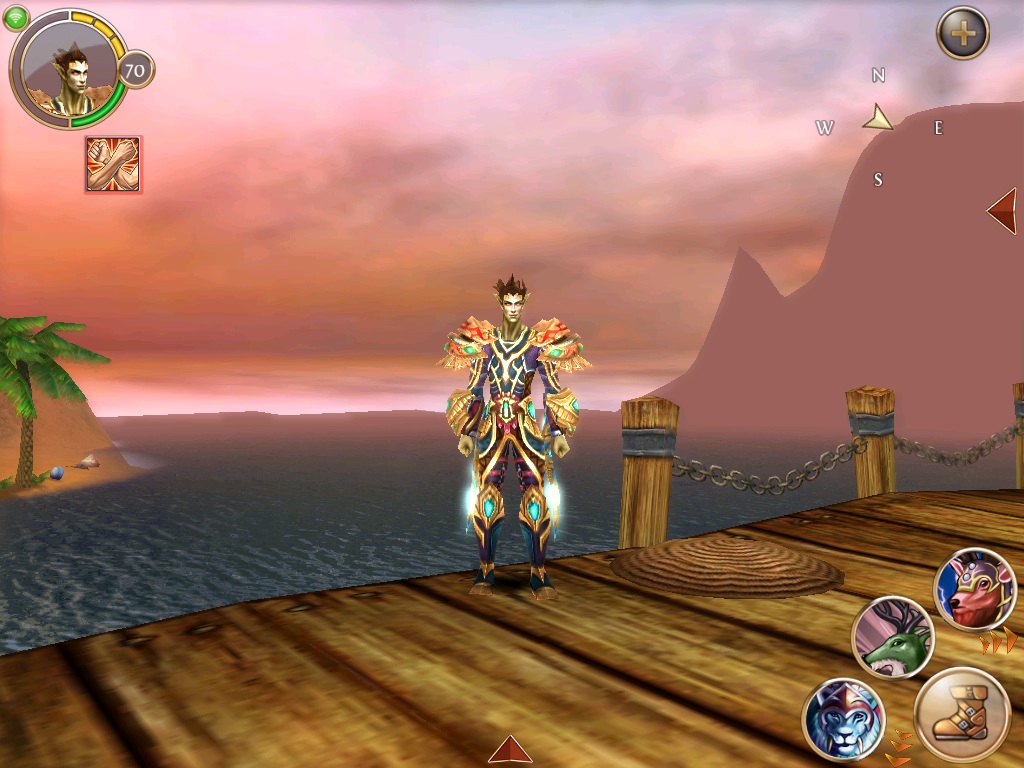Image resolution: width=1024 pixels, height=768 pixels.
Task: Expand the side panel with the red arrow
Action: pyautogui.click(x=1002, y=211)
